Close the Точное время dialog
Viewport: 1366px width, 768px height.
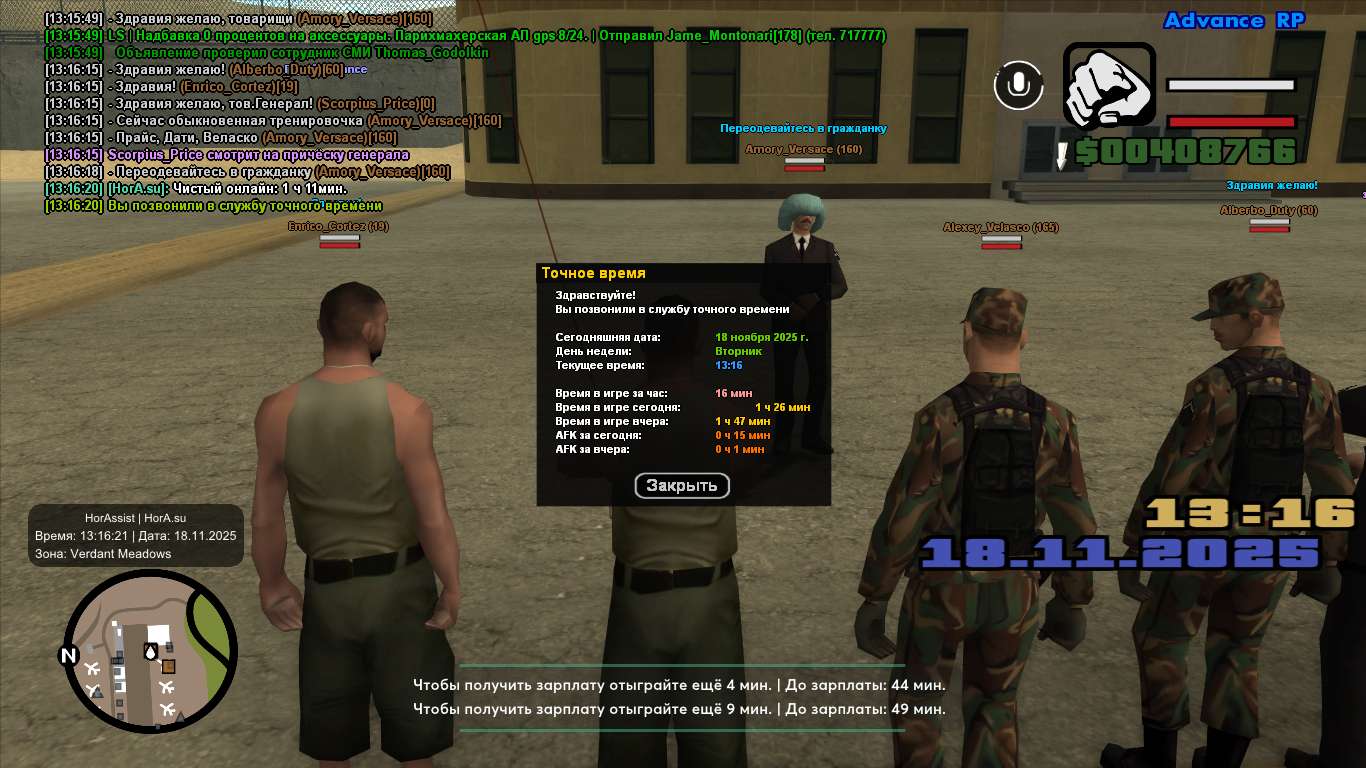[682, 486]
